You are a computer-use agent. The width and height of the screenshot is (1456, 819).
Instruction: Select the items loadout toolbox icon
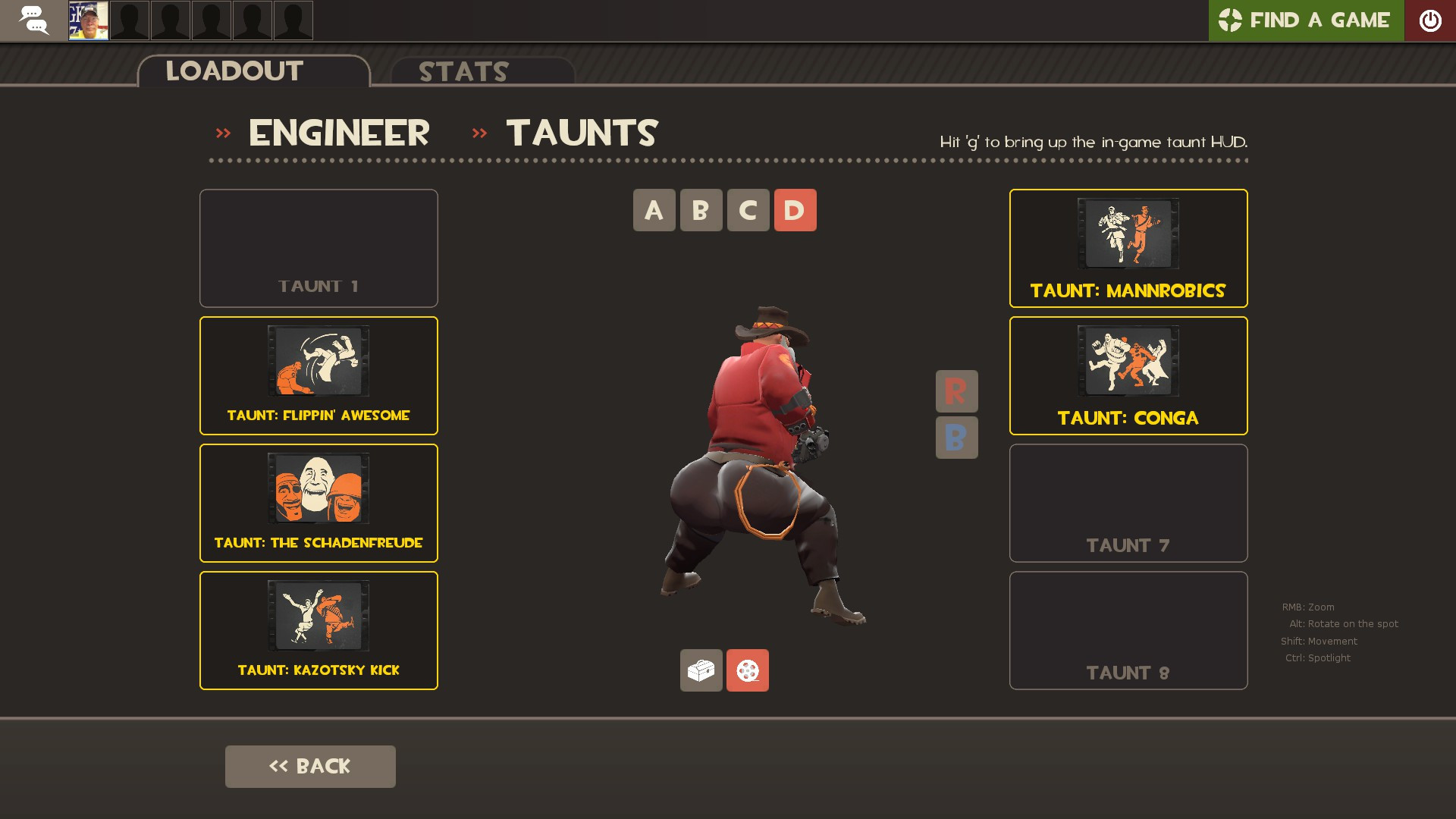701,670
